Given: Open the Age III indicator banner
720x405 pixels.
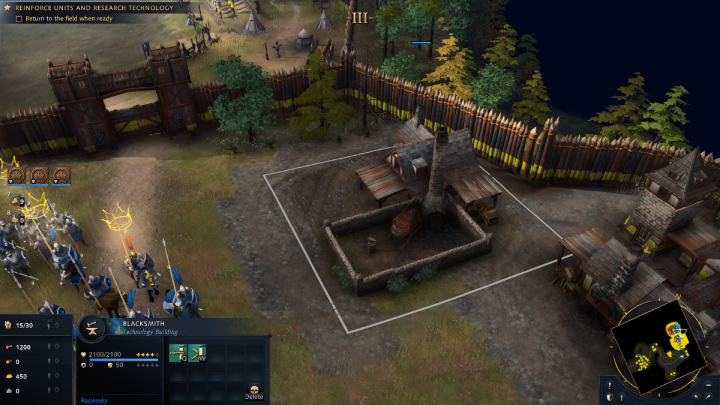Looking at the screenshot, I should click(359, 17).
